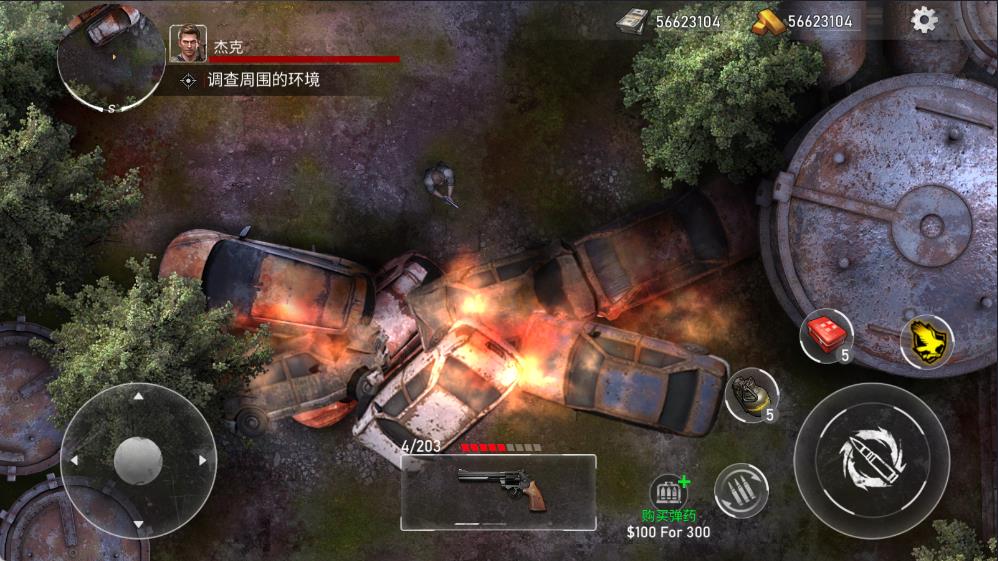Open the settings gear menu
The image size is (998, 561).
[x=924, y=20]
